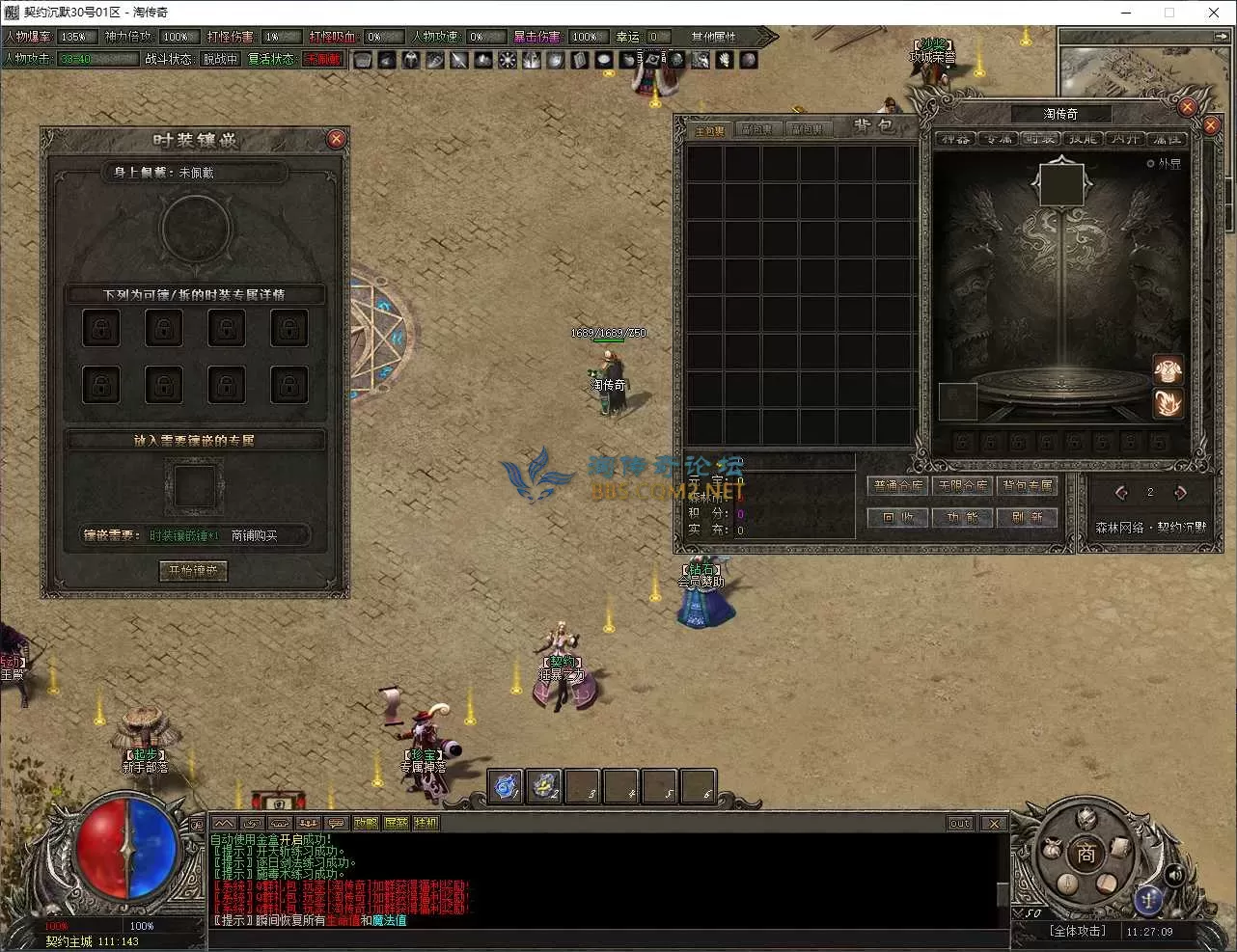Open the 其他属性 stats section
This screenshot has height=952, width=1237.
point(714,37)
